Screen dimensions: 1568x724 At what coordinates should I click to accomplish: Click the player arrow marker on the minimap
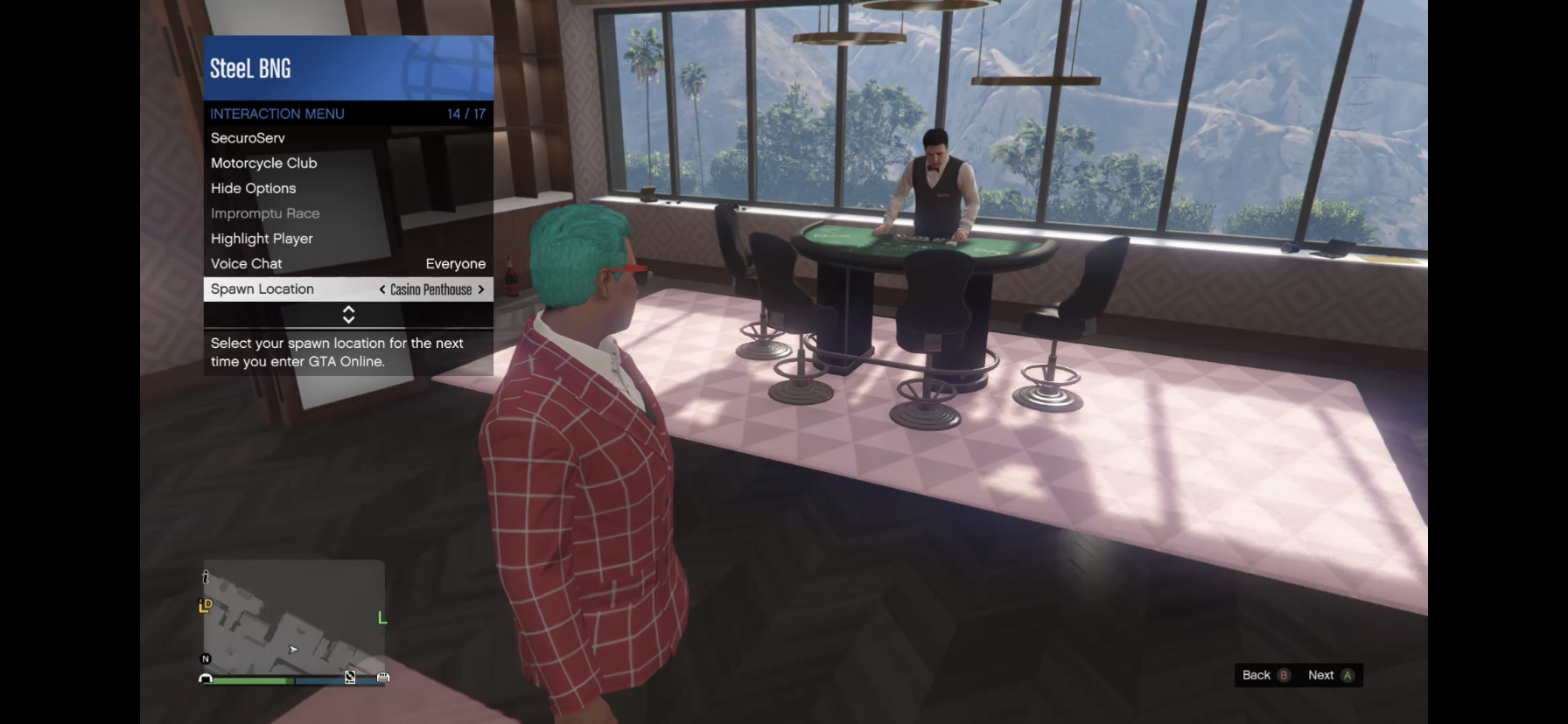pyautogui.click(x=293, y=650)
